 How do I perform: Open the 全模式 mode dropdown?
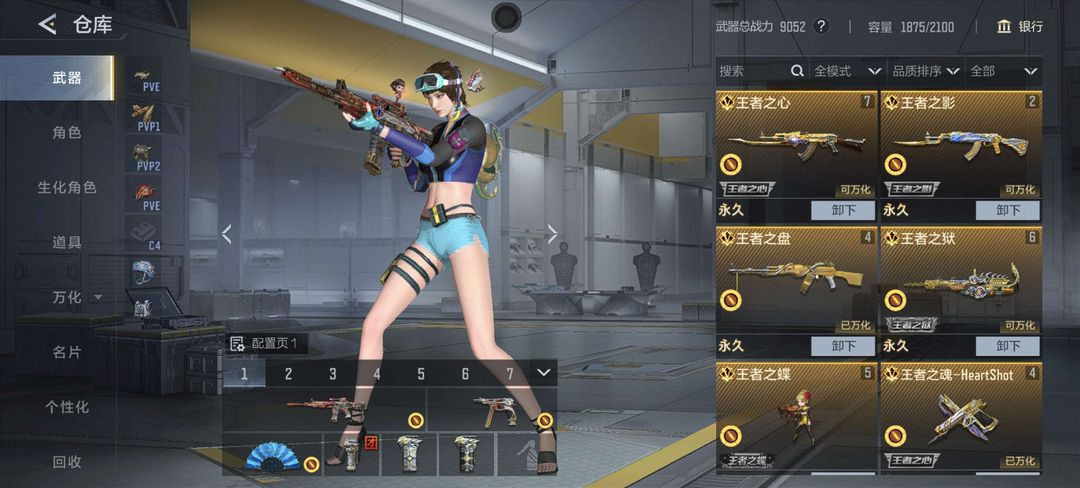pos(846,71)
